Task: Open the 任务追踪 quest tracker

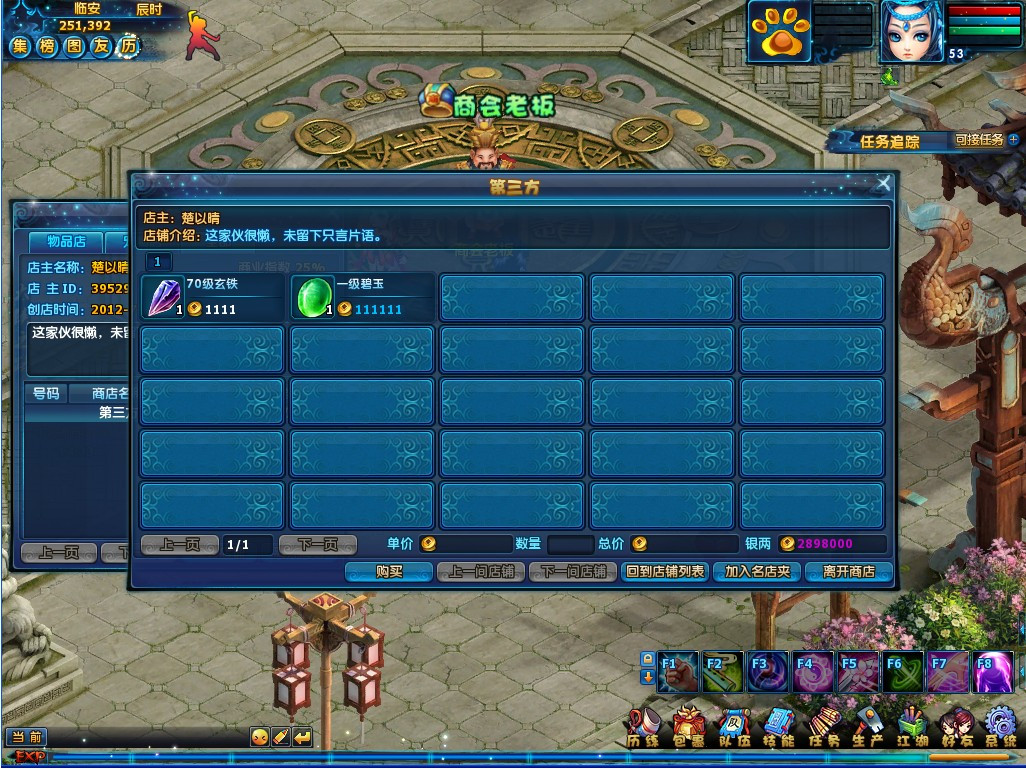Action: [889, 142]
